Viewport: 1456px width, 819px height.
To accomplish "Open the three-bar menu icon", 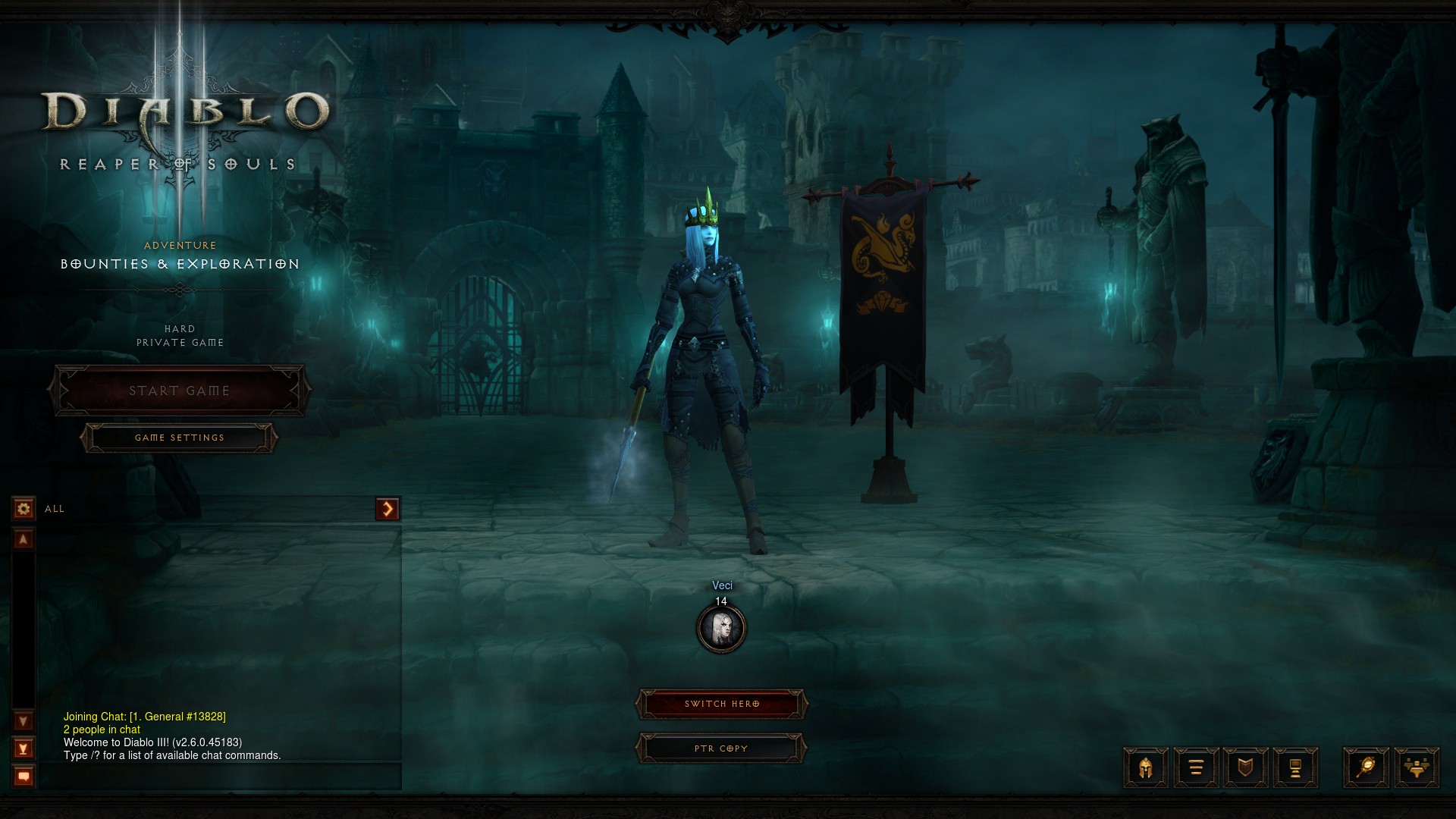I will (1196, 767).
